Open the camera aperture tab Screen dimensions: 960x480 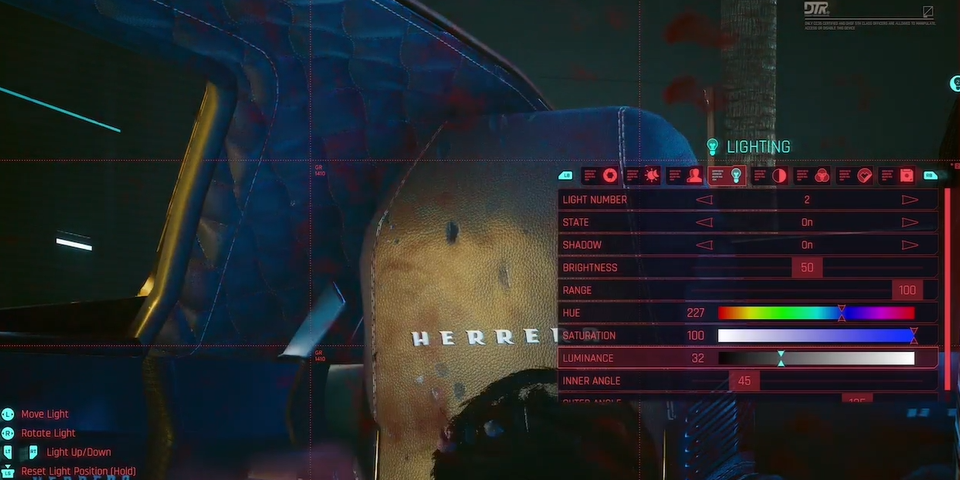coord(609,176)
